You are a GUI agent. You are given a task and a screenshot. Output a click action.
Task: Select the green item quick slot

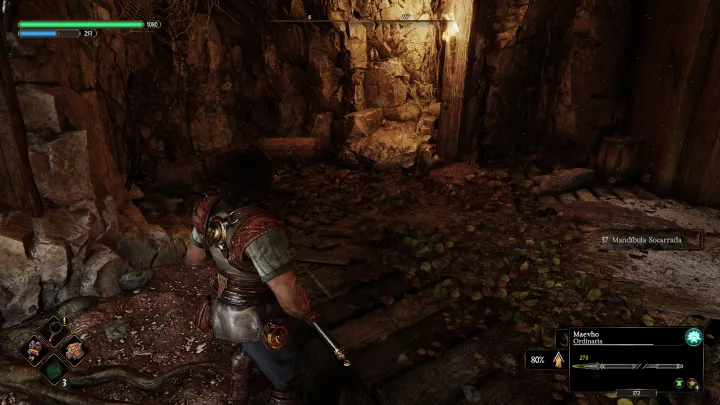[55, 372]
